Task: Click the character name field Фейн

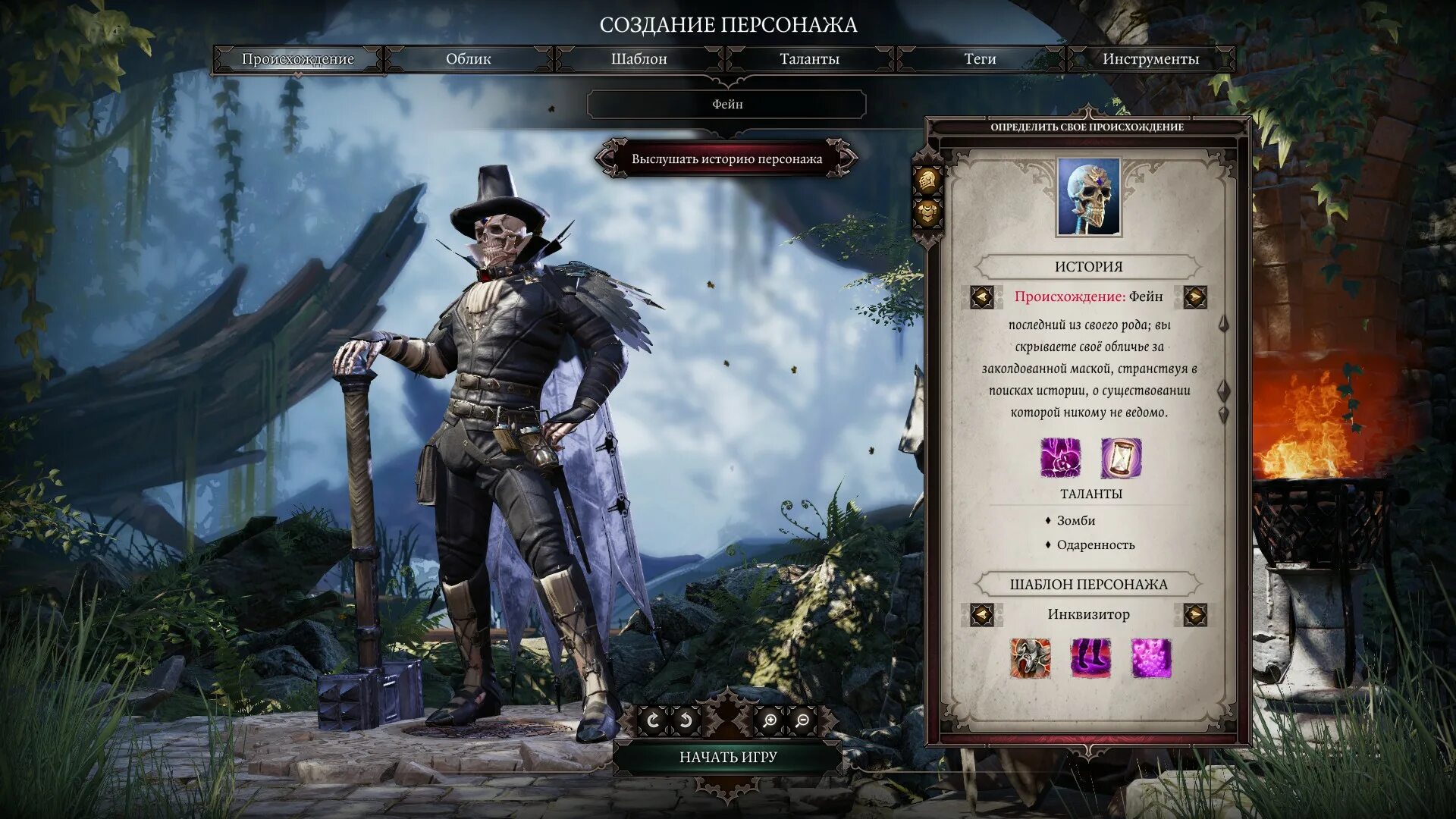Action: click(x=726, y=105)
